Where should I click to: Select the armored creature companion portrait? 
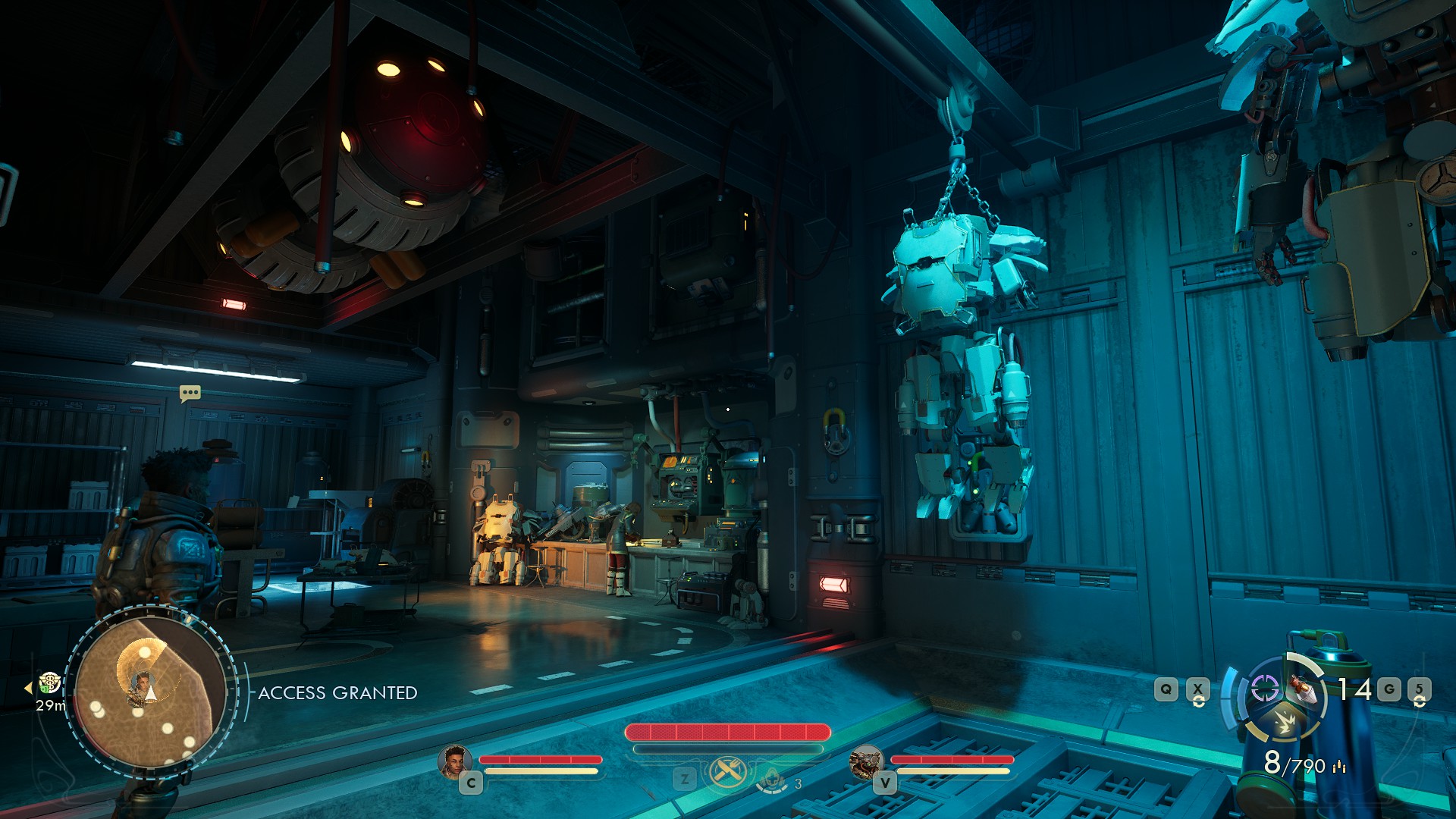(865, 761)
